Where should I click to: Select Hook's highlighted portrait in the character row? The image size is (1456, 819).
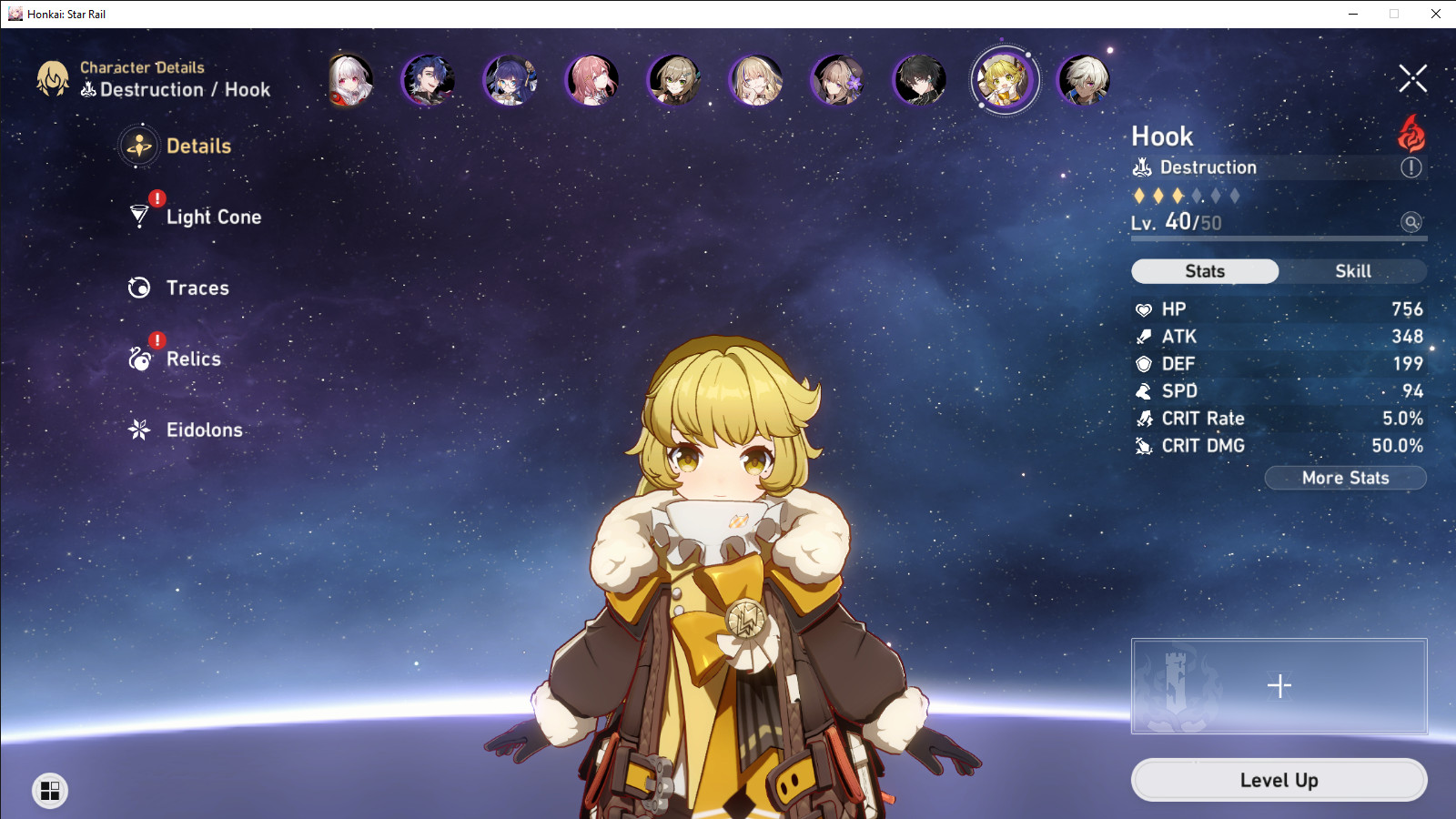[1003, 79]
